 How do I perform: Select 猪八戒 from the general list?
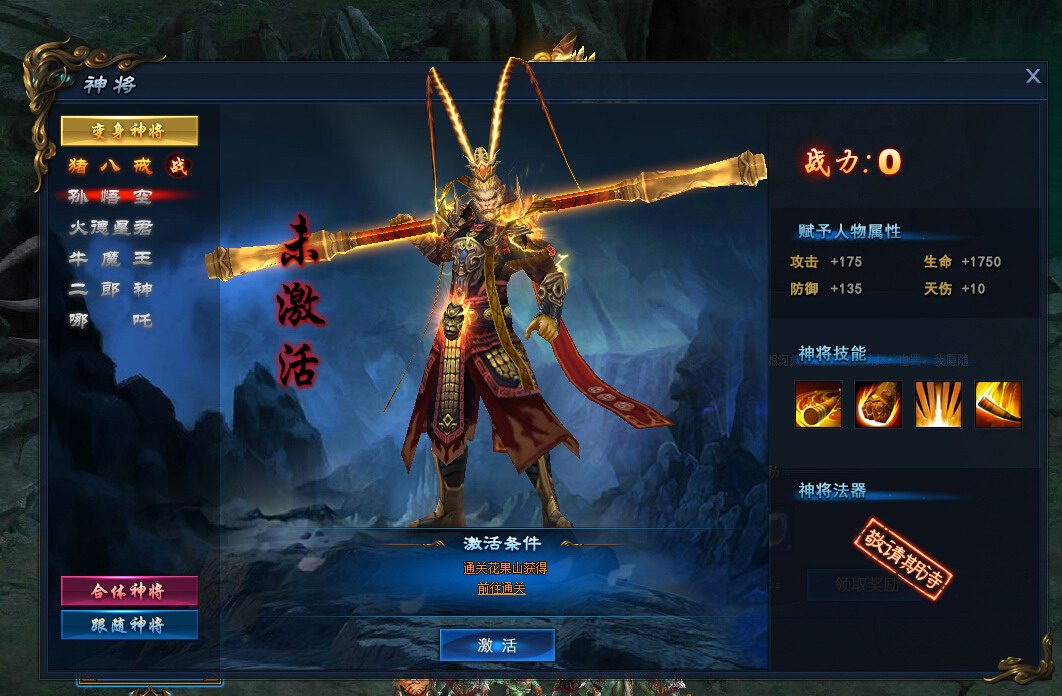pyautogui.click(x=111, y=167)
